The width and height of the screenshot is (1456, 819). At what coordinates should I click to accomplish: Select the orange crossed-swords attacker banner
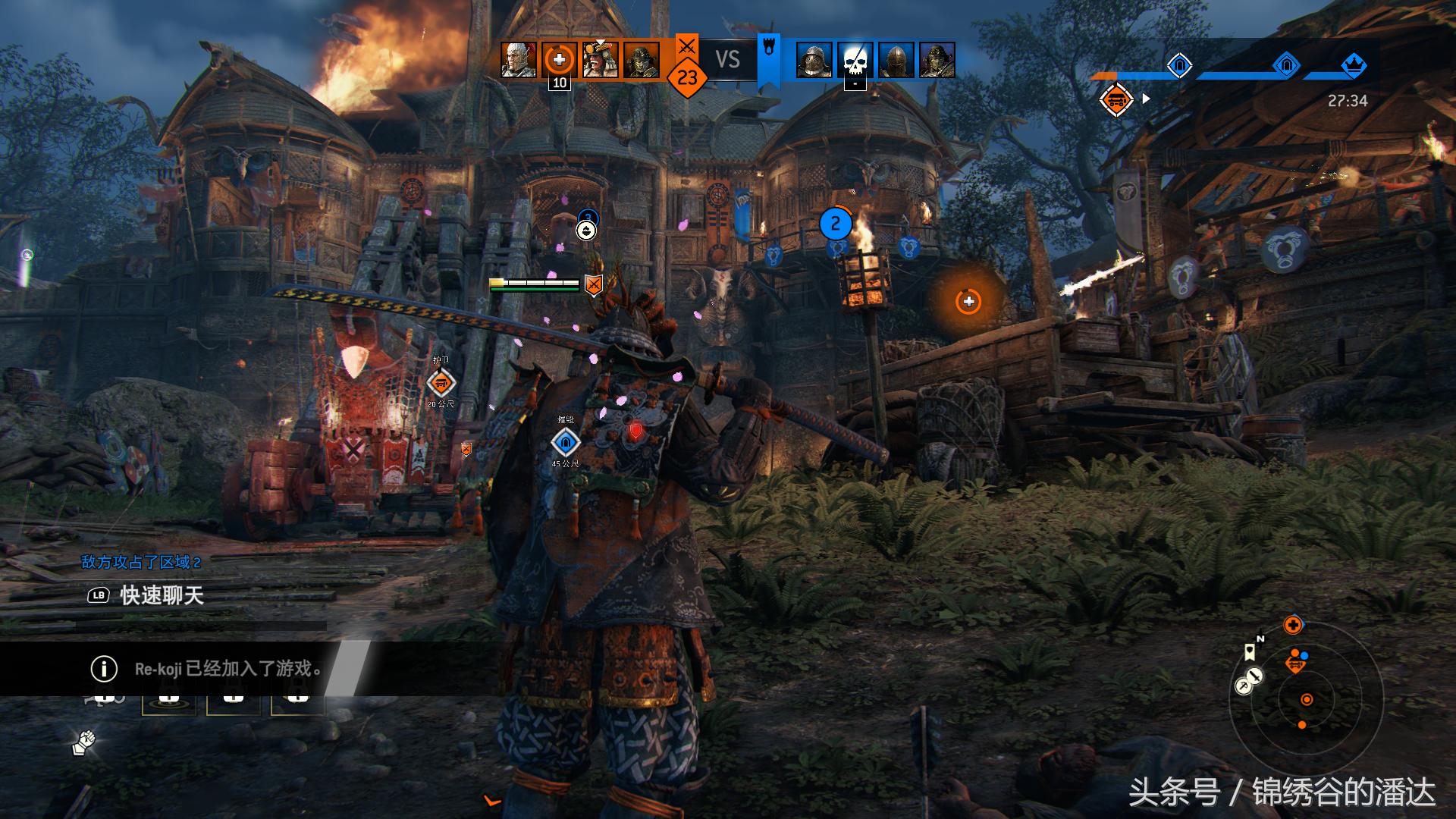click(686, 47)
